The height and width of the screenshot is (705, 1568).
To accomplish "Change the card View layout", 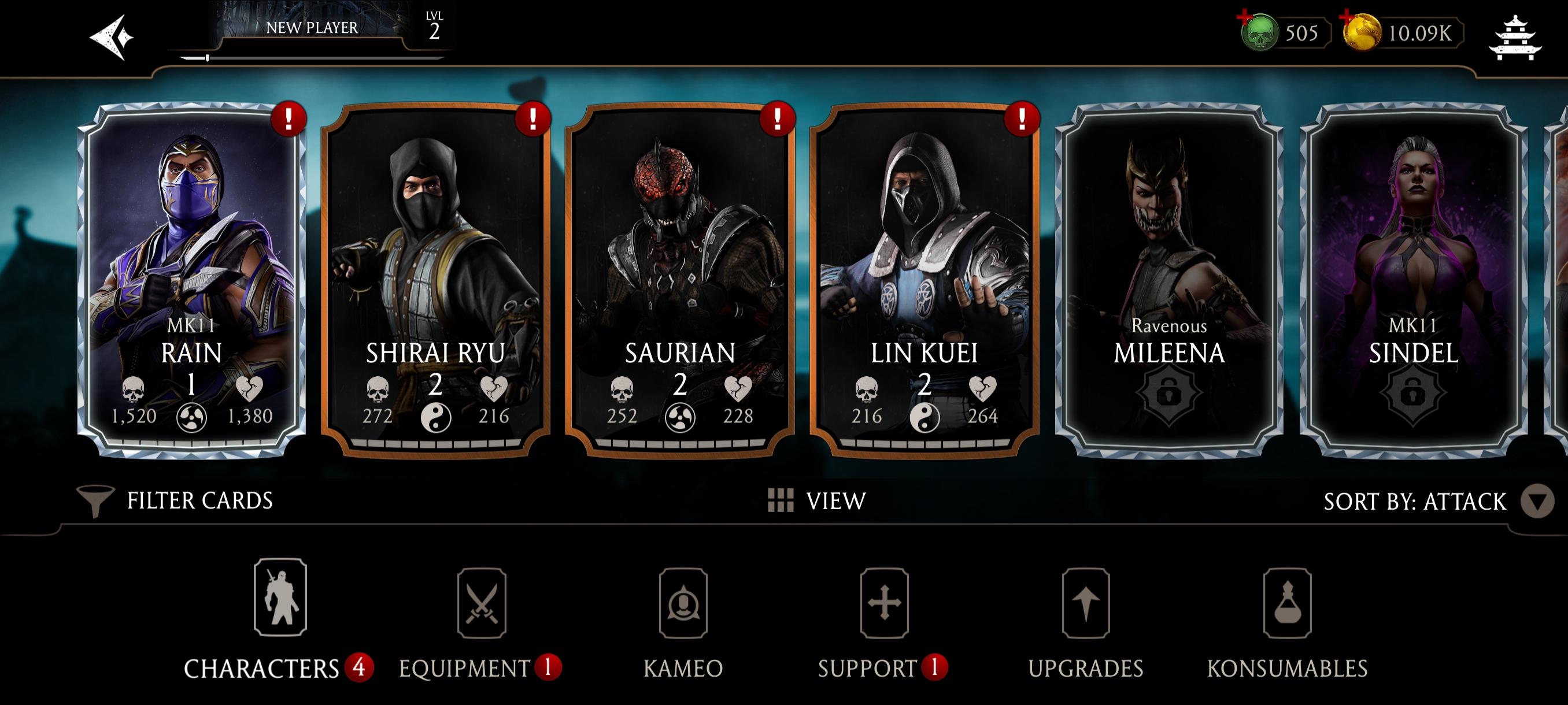I will 817,500.
